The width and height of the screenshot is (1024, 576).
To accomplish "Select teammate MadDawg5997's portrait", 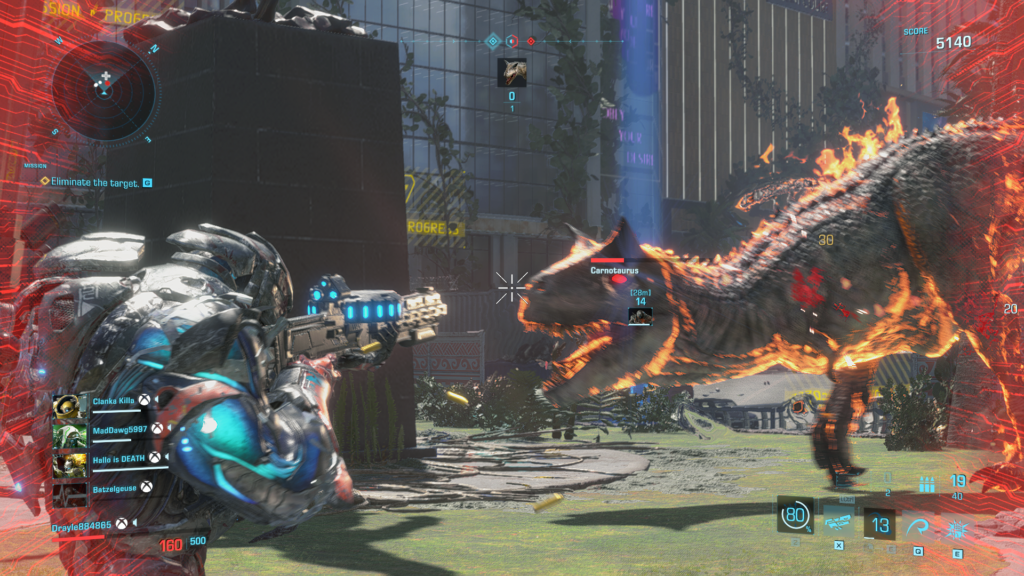I will pyautogui.click(x=68, y=434).
